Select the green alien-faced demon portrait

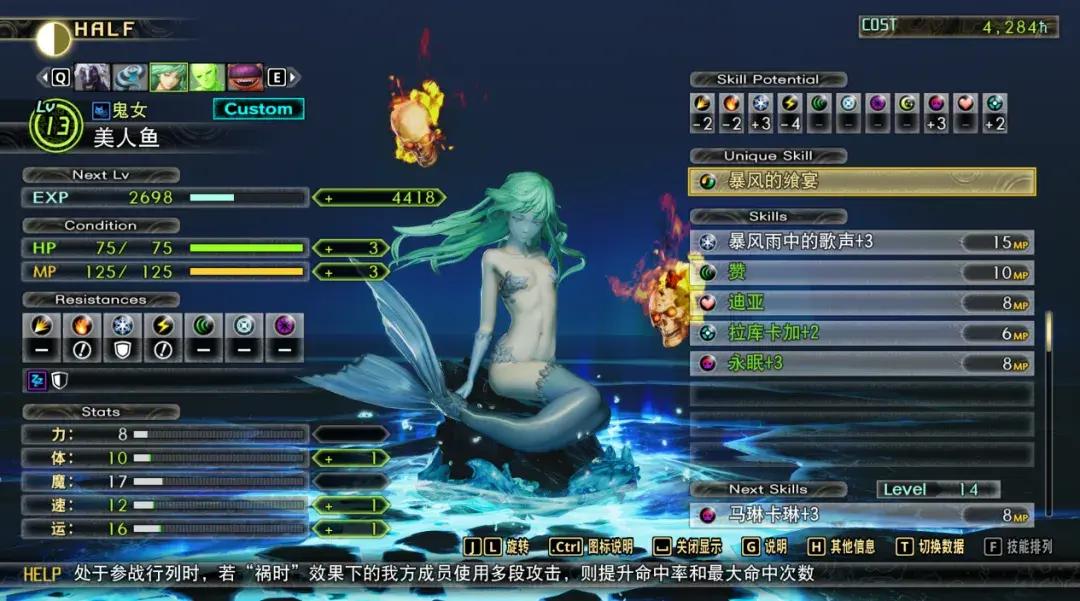(x=206, y=77)
